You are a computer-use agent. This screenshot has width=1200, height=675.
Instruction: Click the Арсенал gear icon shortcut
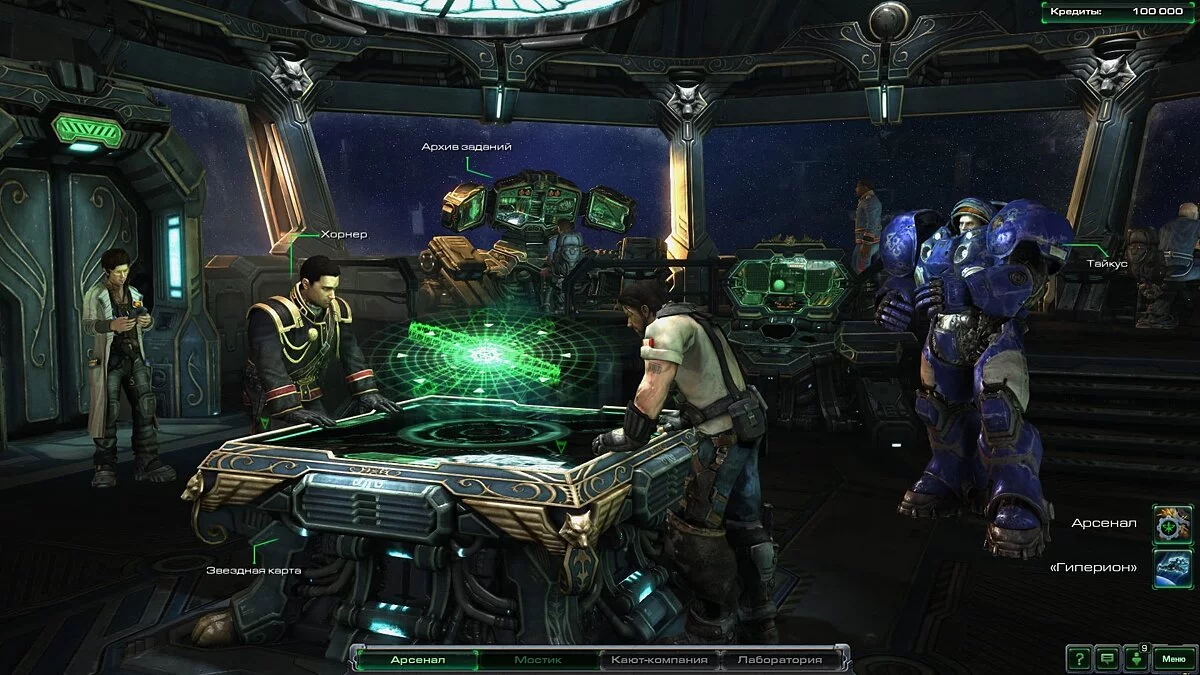point(1172,524)
